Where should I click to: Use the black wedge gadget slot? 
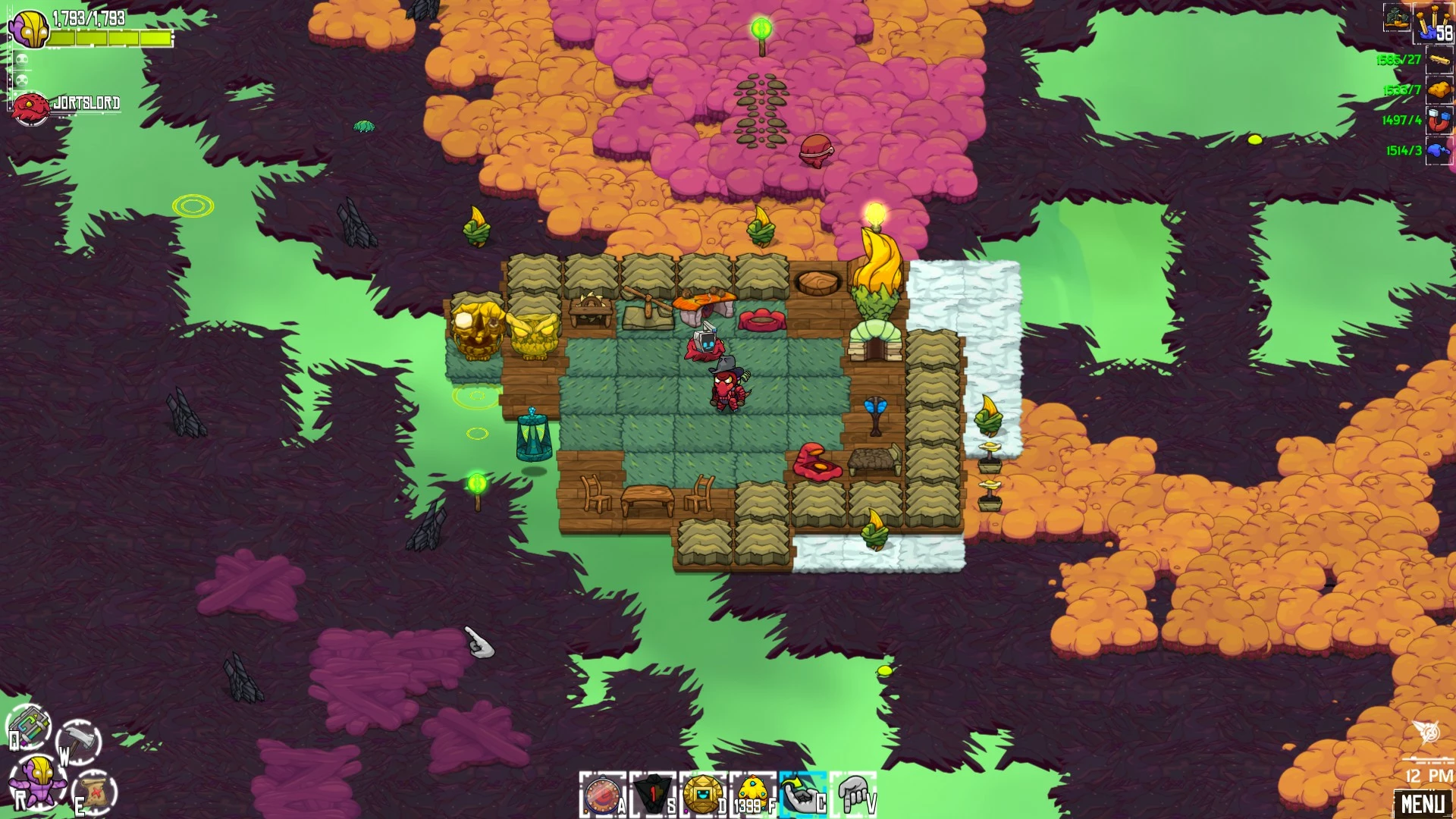651,795
